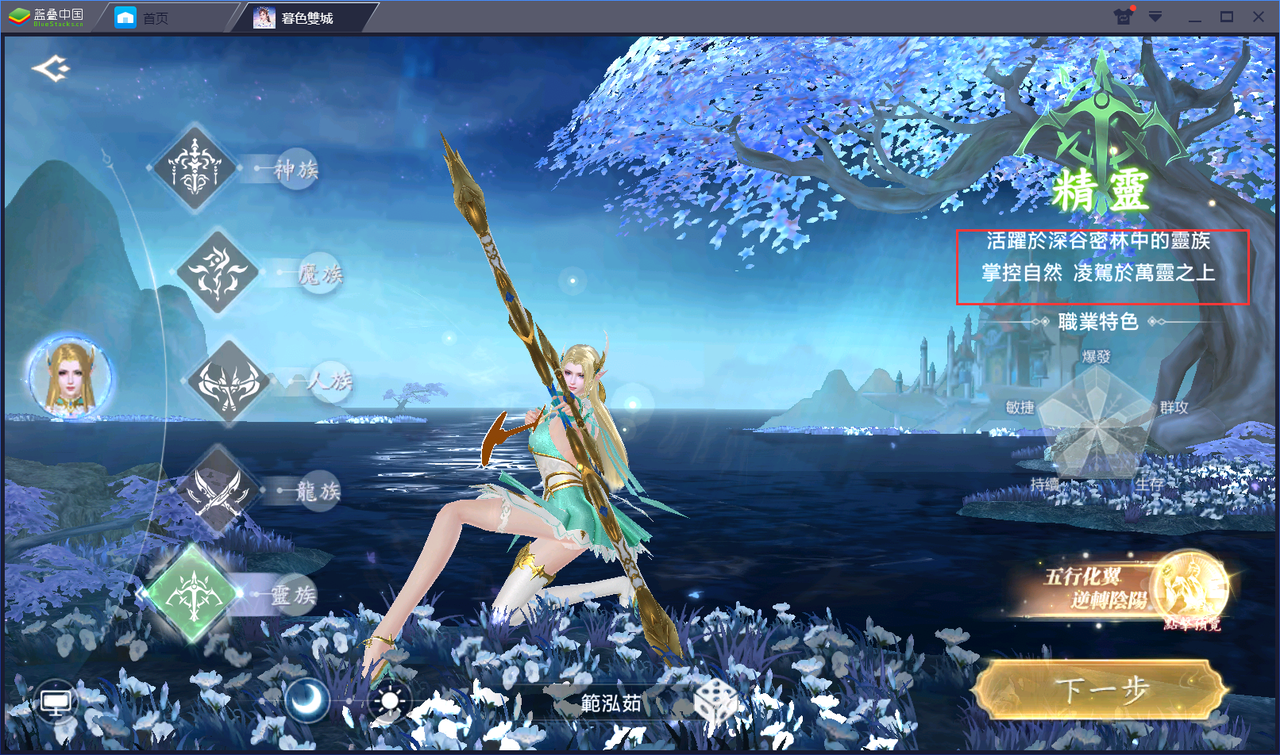Choose the green 靈族 bow emblem
Viewport: 1280px width, 755px height.
(x=191, y=594)
